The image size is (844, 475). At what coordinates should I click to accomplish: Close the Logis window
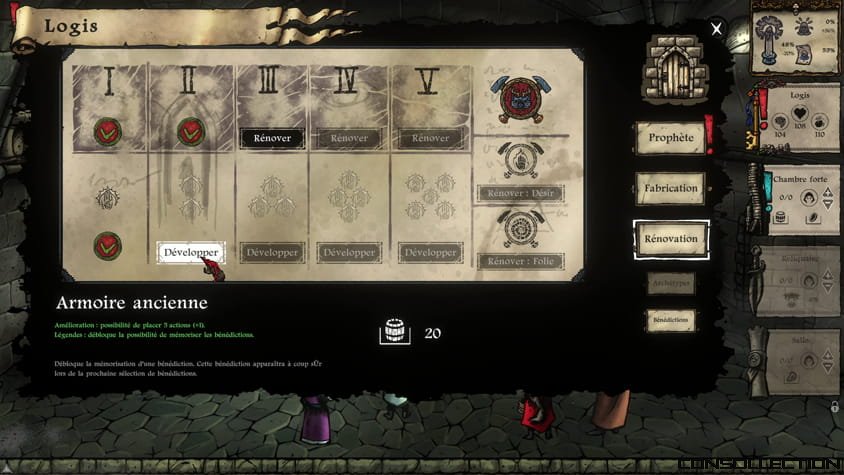click(716, 30)
